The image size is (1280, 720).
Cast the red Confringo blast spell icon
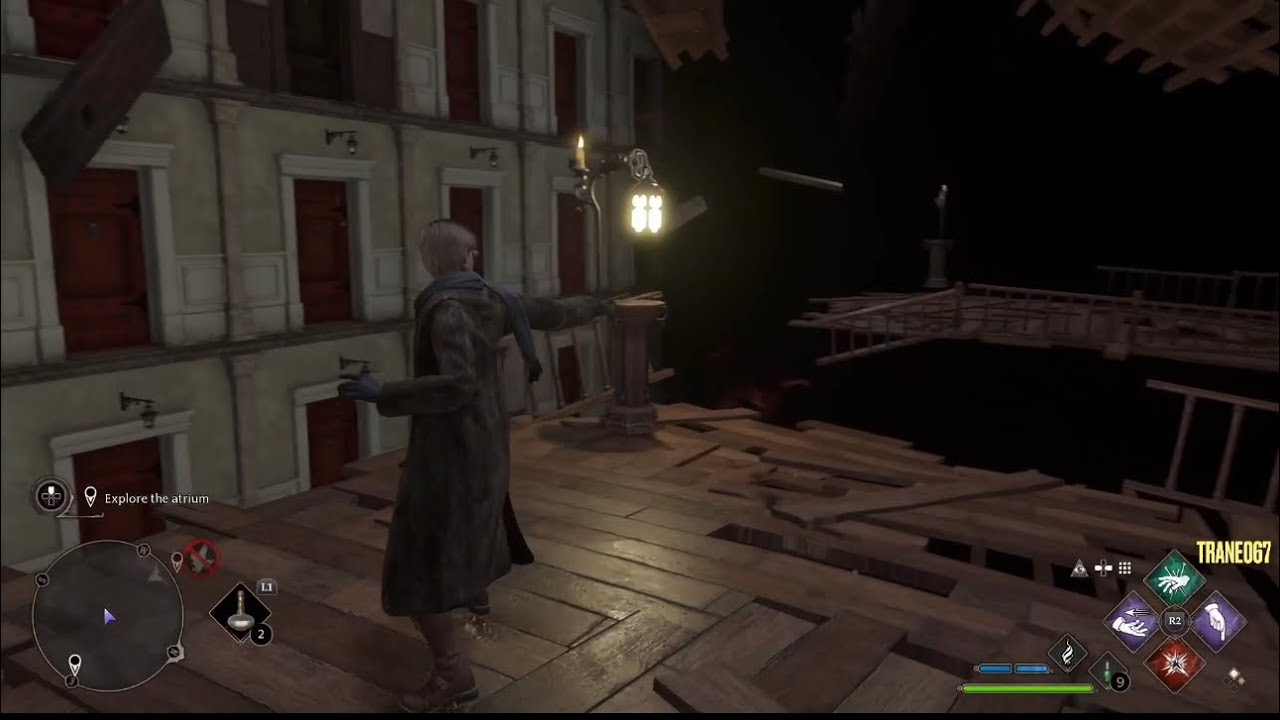(1175, 664)
